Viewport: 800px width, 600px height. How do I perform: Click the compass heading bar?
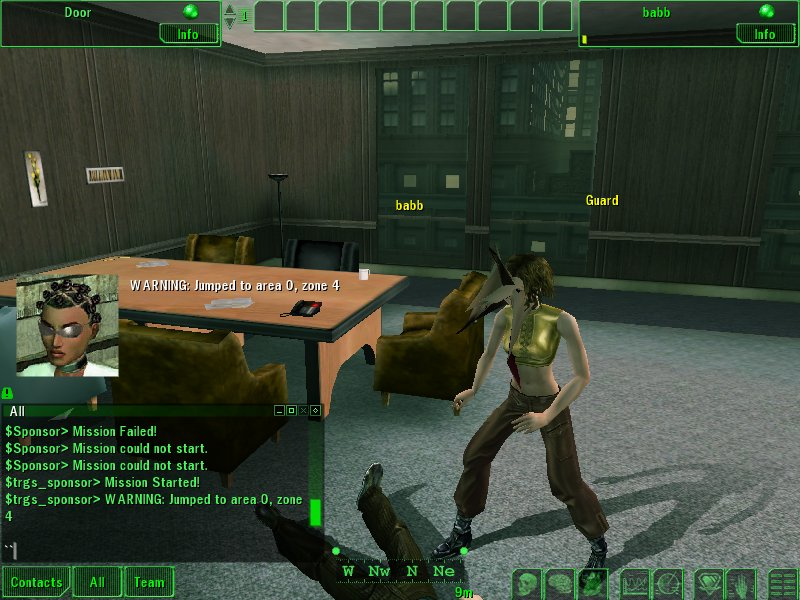(400, 571)
